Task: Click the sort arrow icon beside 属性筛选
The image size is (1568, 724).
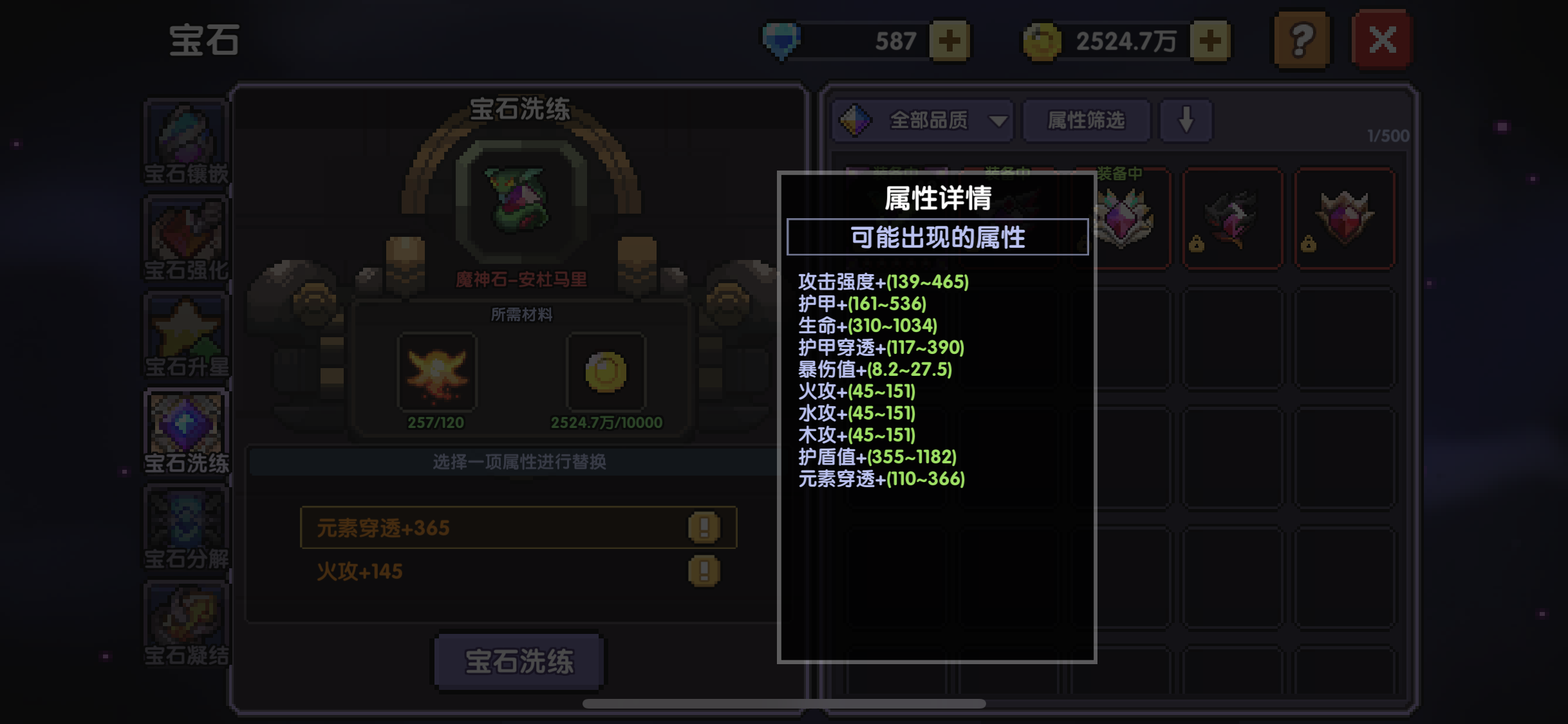Action: point(1186,120)
